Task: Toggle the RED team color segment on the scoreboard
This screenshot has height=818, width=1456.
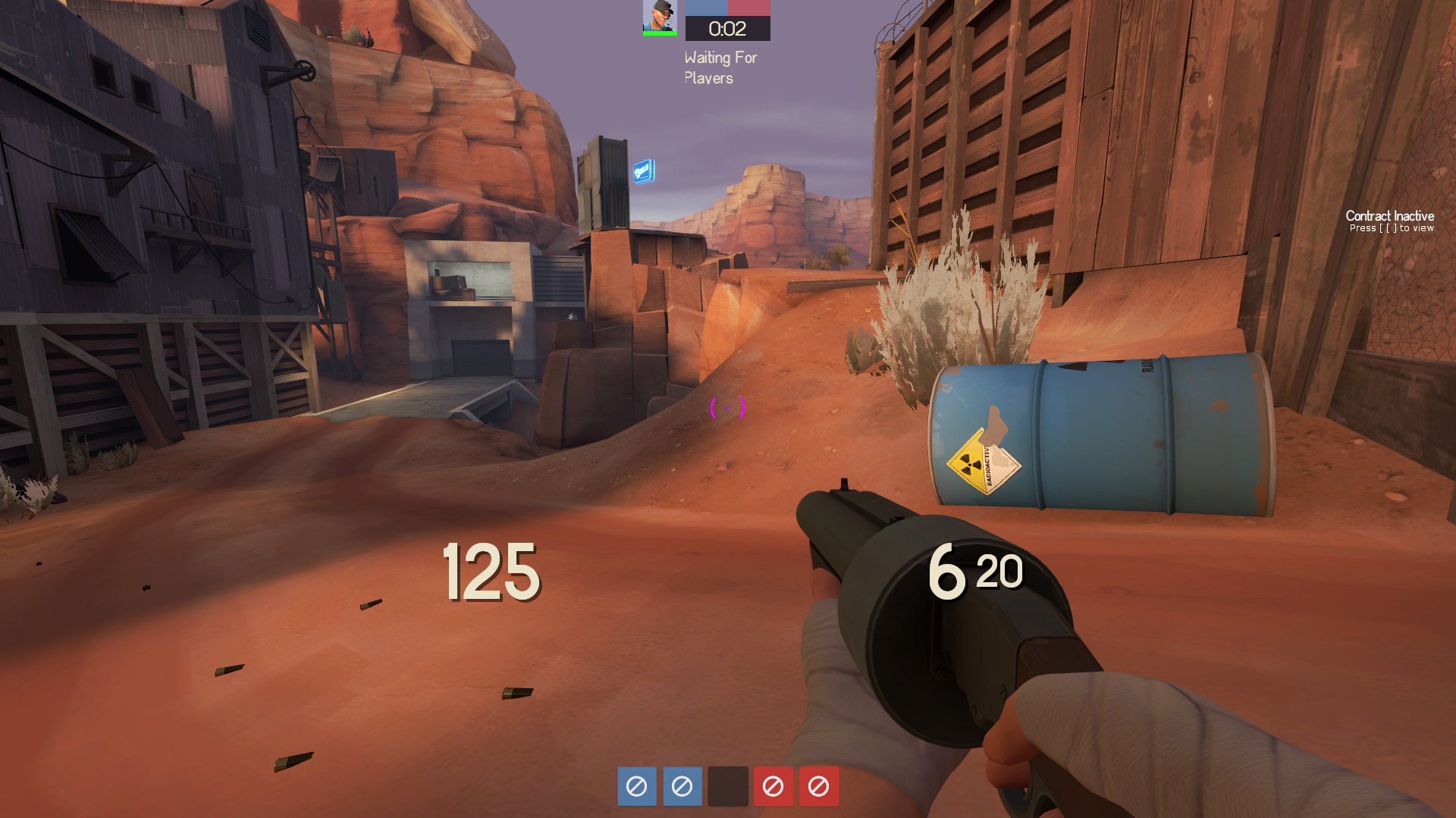Action: pos(749,8)
